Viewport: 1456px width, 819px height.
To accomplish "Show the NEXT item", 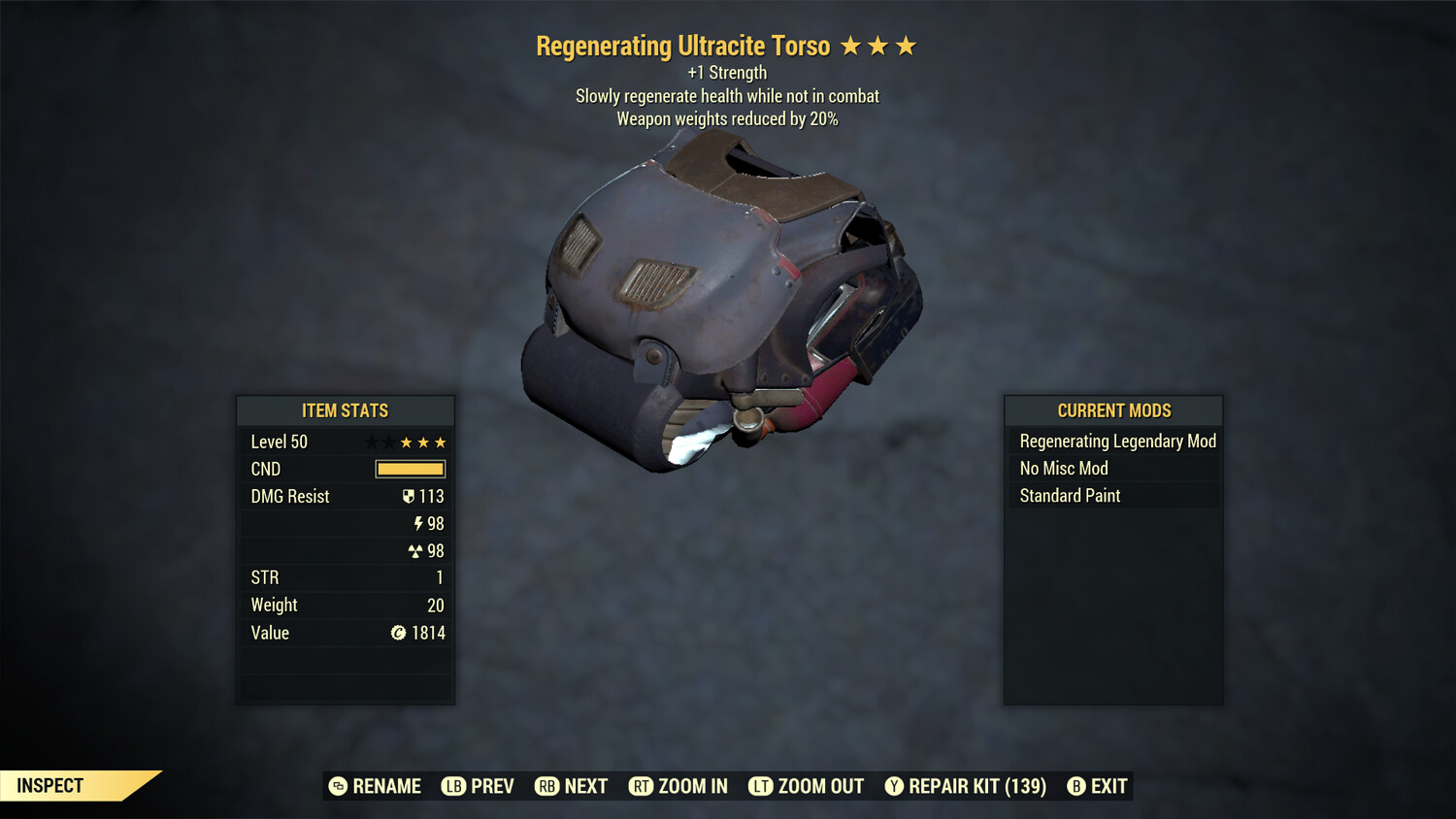I will coord(572,786).
